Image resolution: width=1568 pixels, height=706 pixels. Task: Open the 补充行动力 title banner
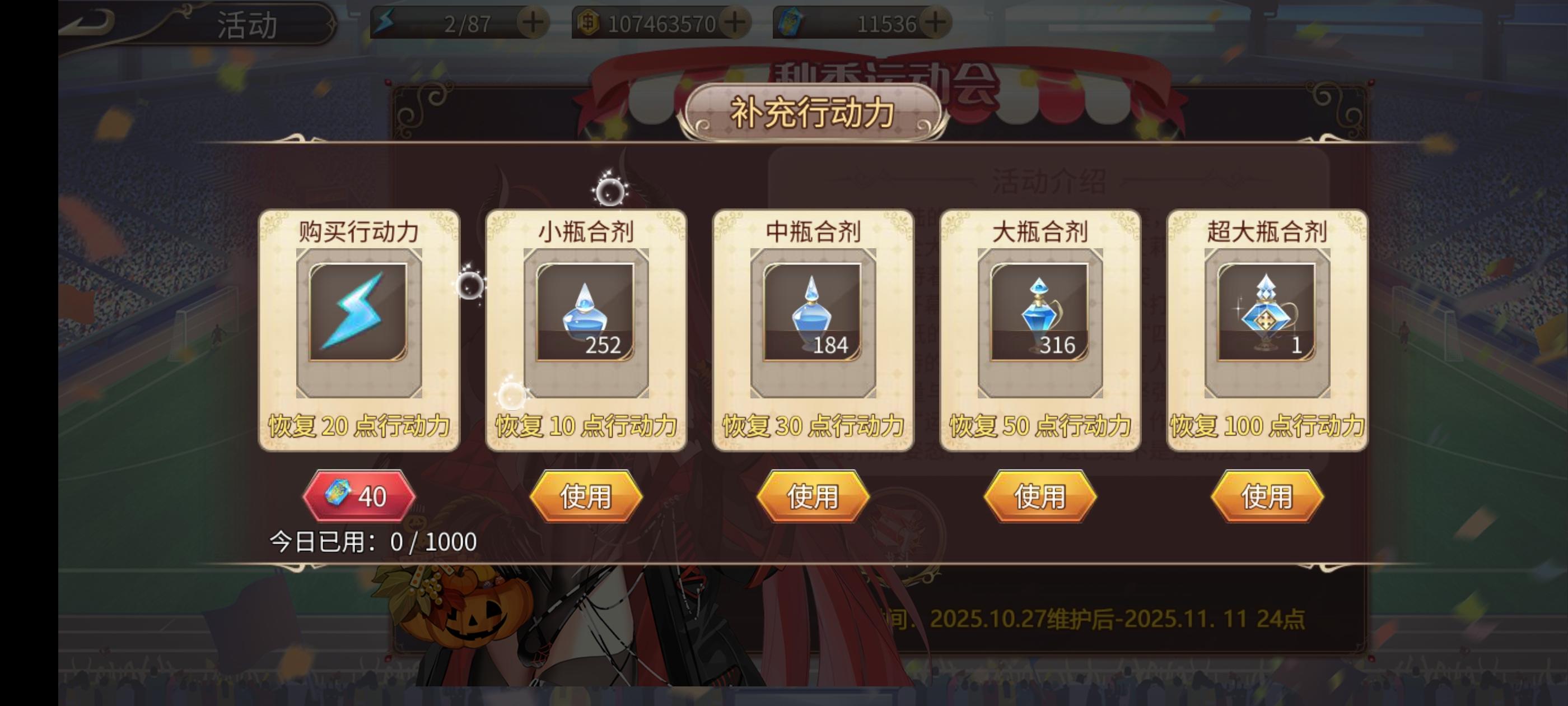click(x=813, y=114)
